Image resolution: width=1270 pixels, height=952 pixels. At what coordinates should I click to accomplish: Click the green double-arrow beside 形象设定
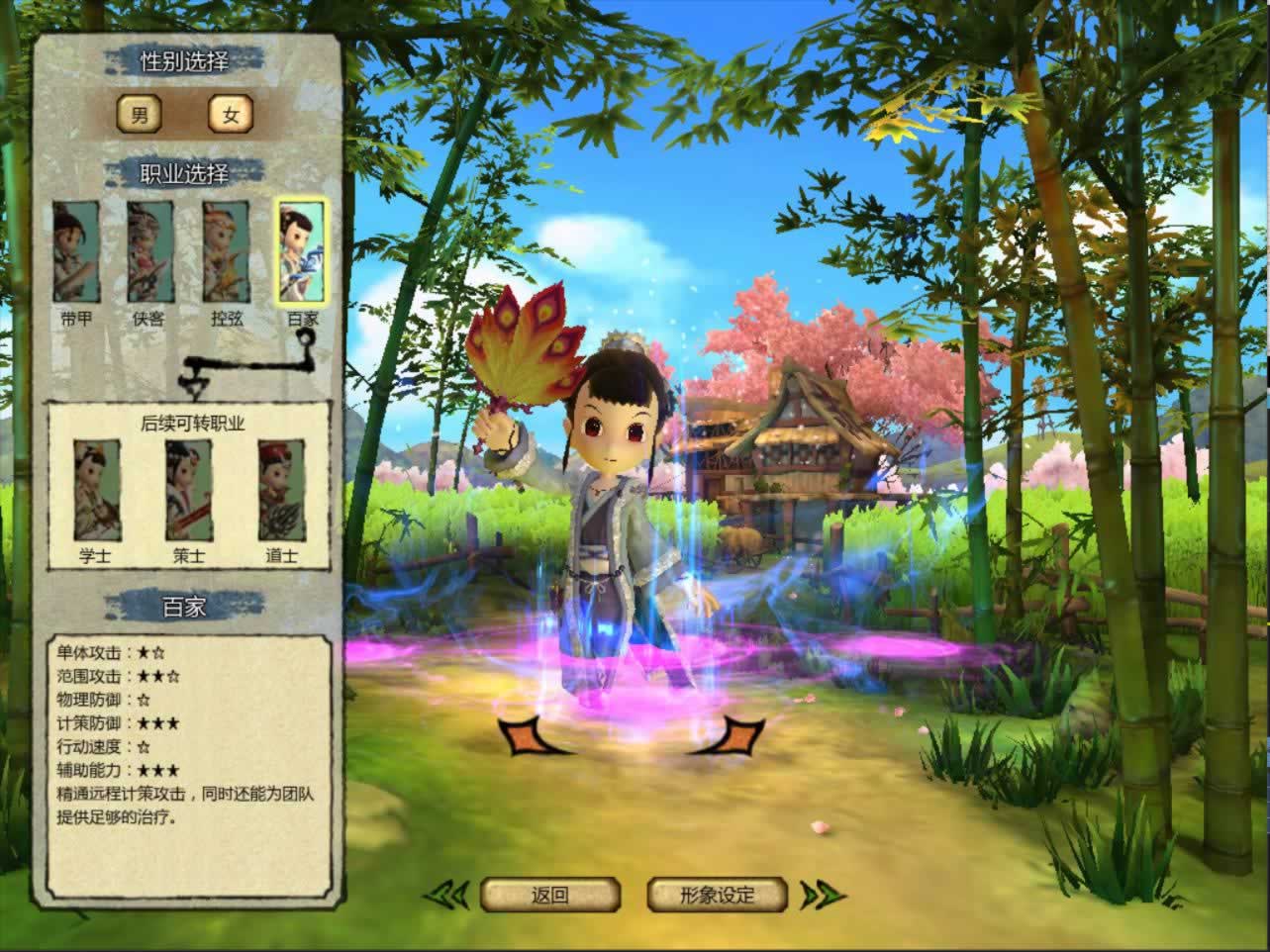822,896
